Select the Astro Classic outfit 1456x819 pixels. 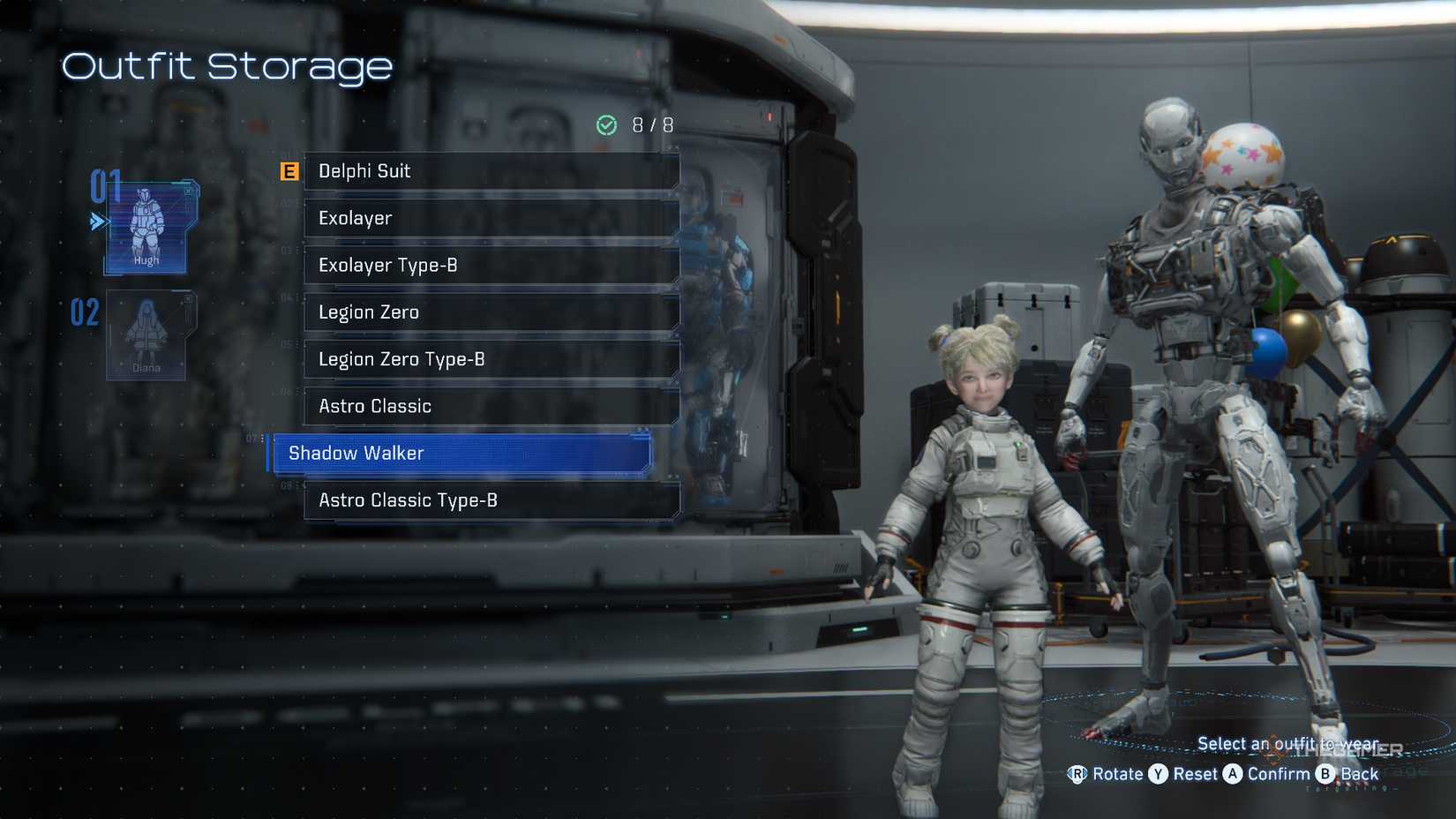pos(491,406)
